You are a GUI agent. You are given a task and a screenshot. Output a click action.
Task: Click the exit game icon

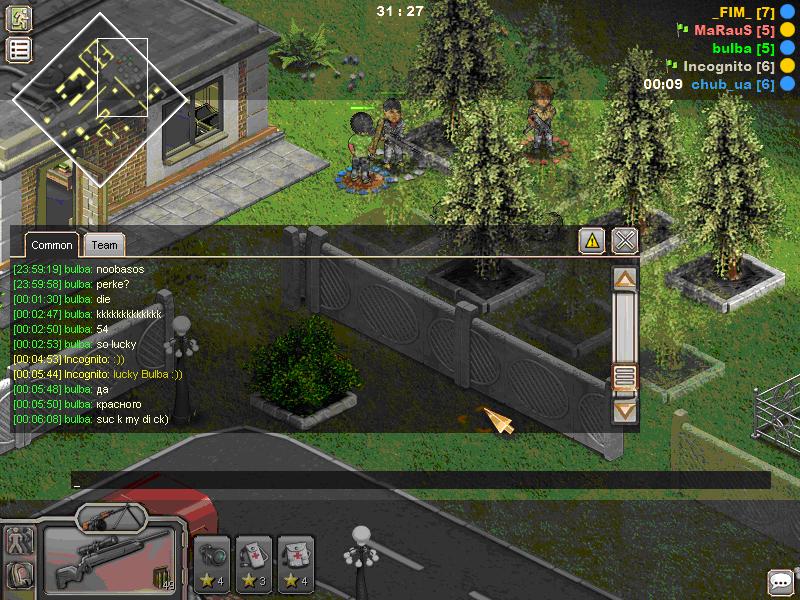pyautogui.click(x=19, y=18)
